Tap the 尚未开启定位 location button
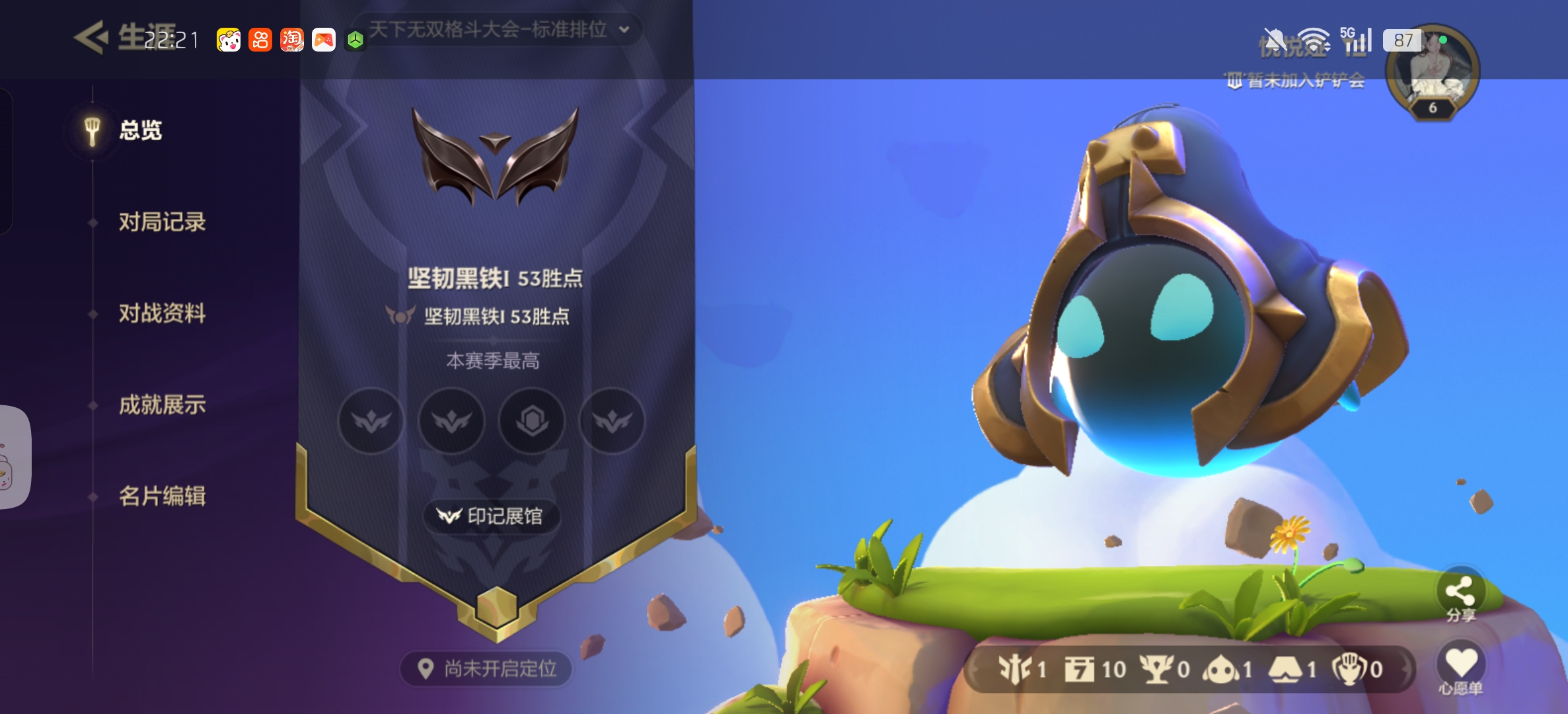Screen dimensions: 1568x714 [487, 669]
